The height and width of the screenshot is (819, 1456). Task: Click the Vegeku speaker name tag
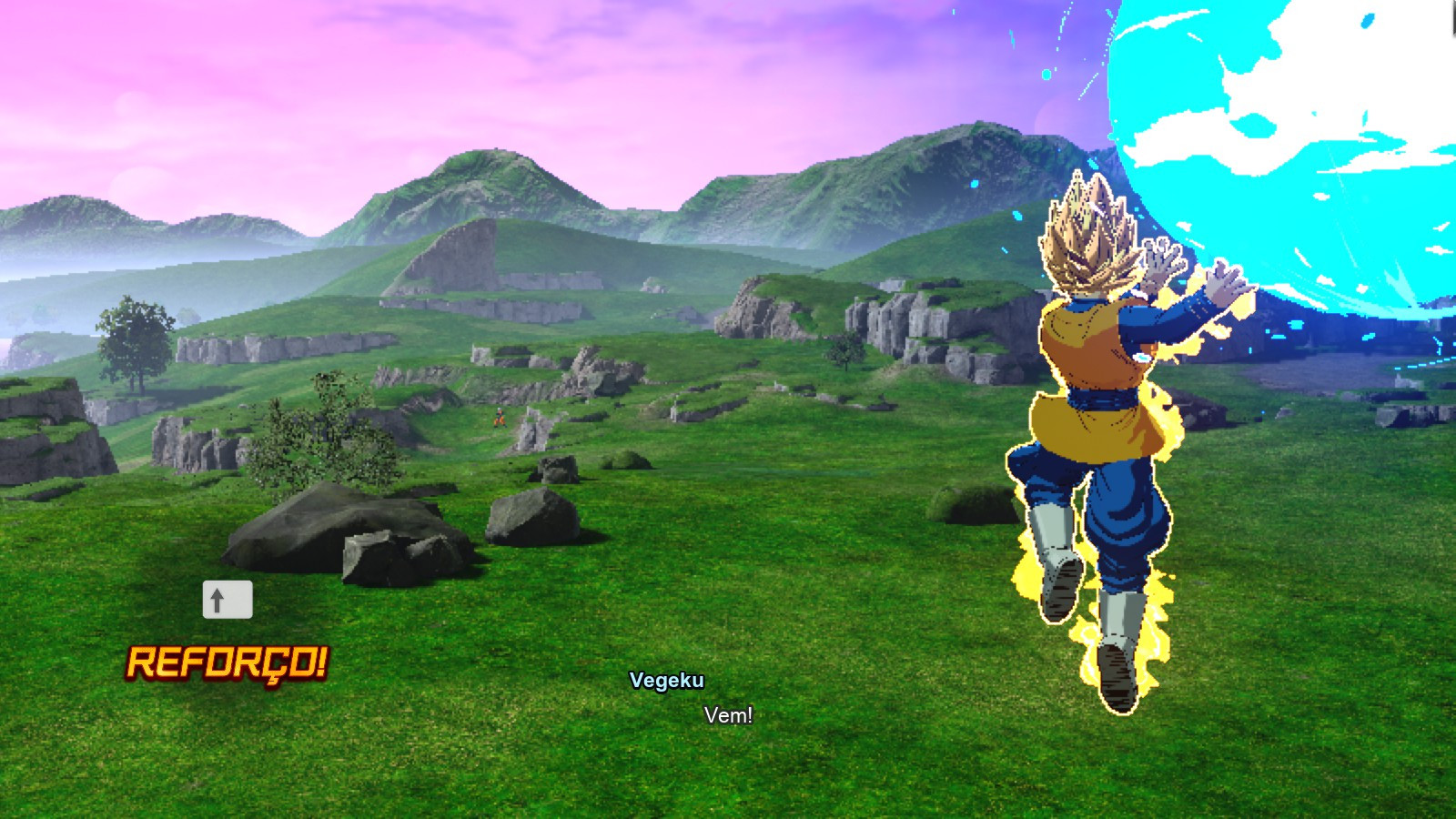669,681
